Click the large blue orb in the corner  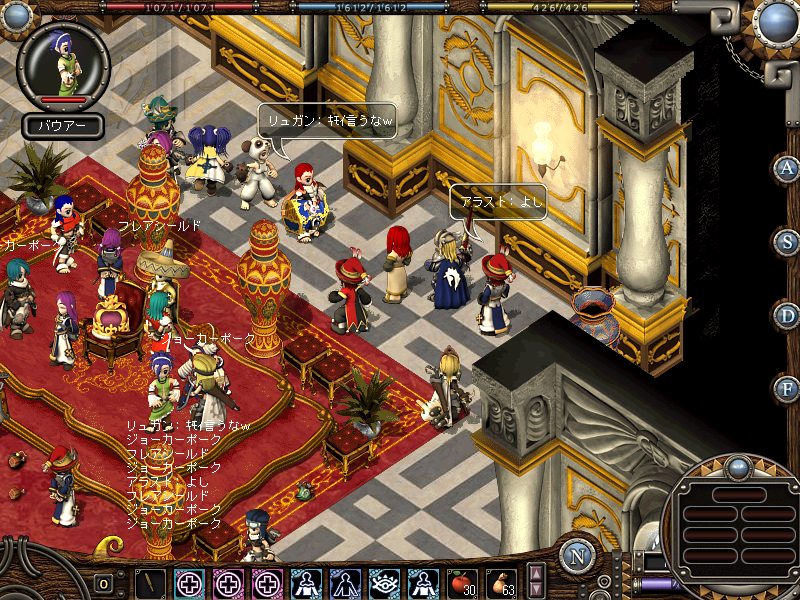(776, 21)
